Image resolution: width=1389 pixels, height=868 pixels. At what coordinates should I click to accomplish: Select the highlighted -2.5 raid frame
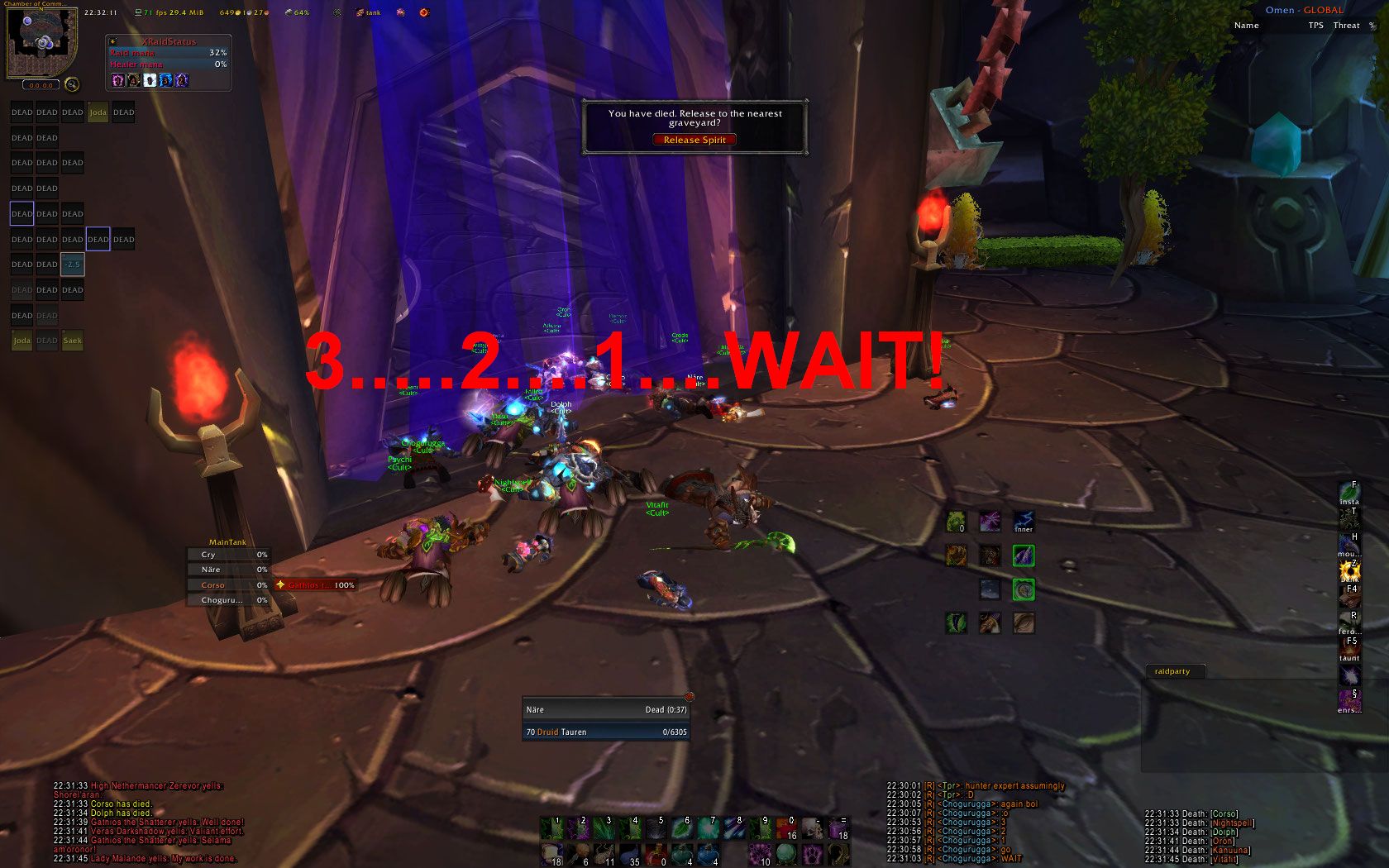(73, 265)
